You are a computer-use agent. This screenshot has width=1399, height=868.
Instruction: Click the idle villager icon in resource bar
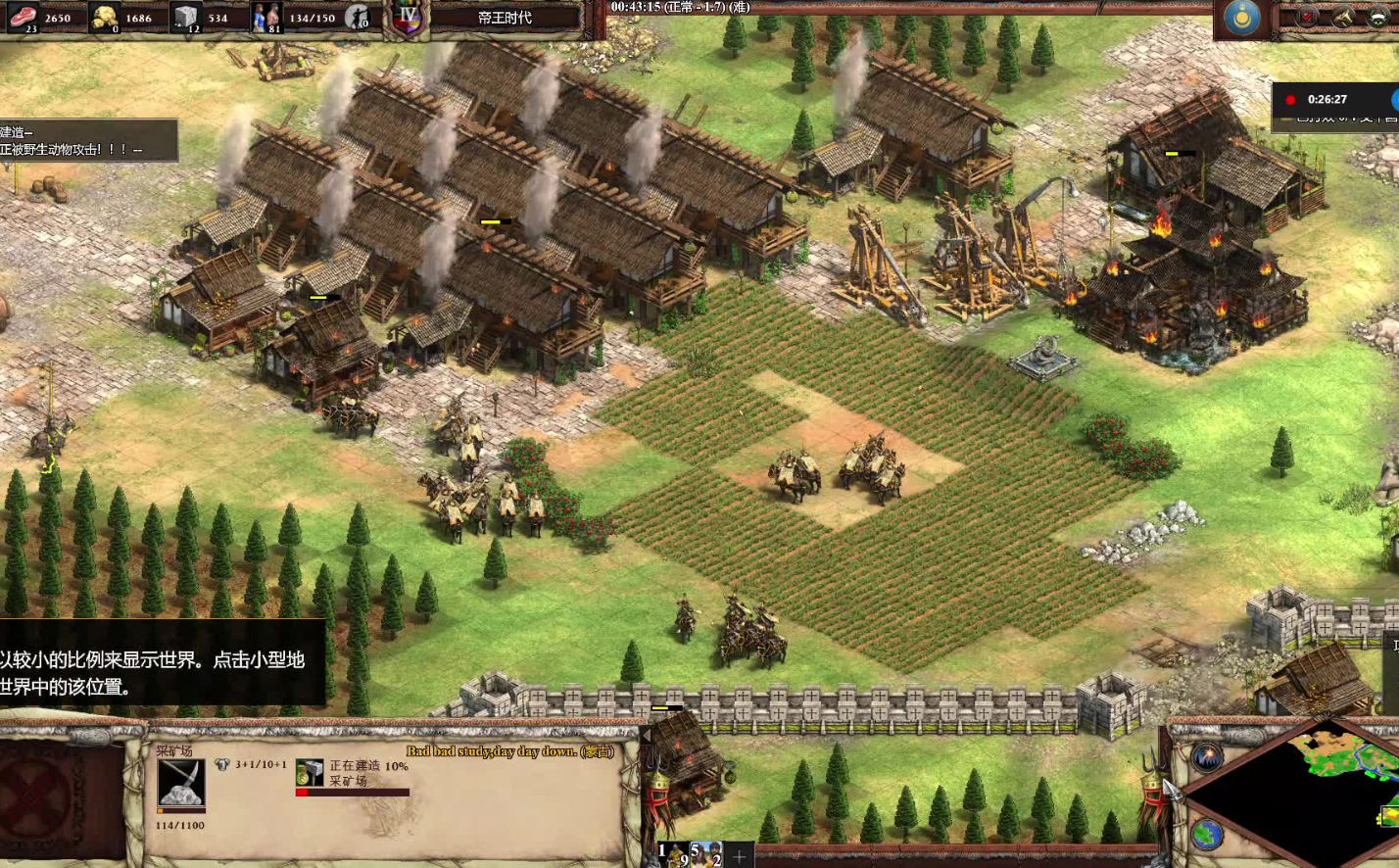tap(359, 17)
